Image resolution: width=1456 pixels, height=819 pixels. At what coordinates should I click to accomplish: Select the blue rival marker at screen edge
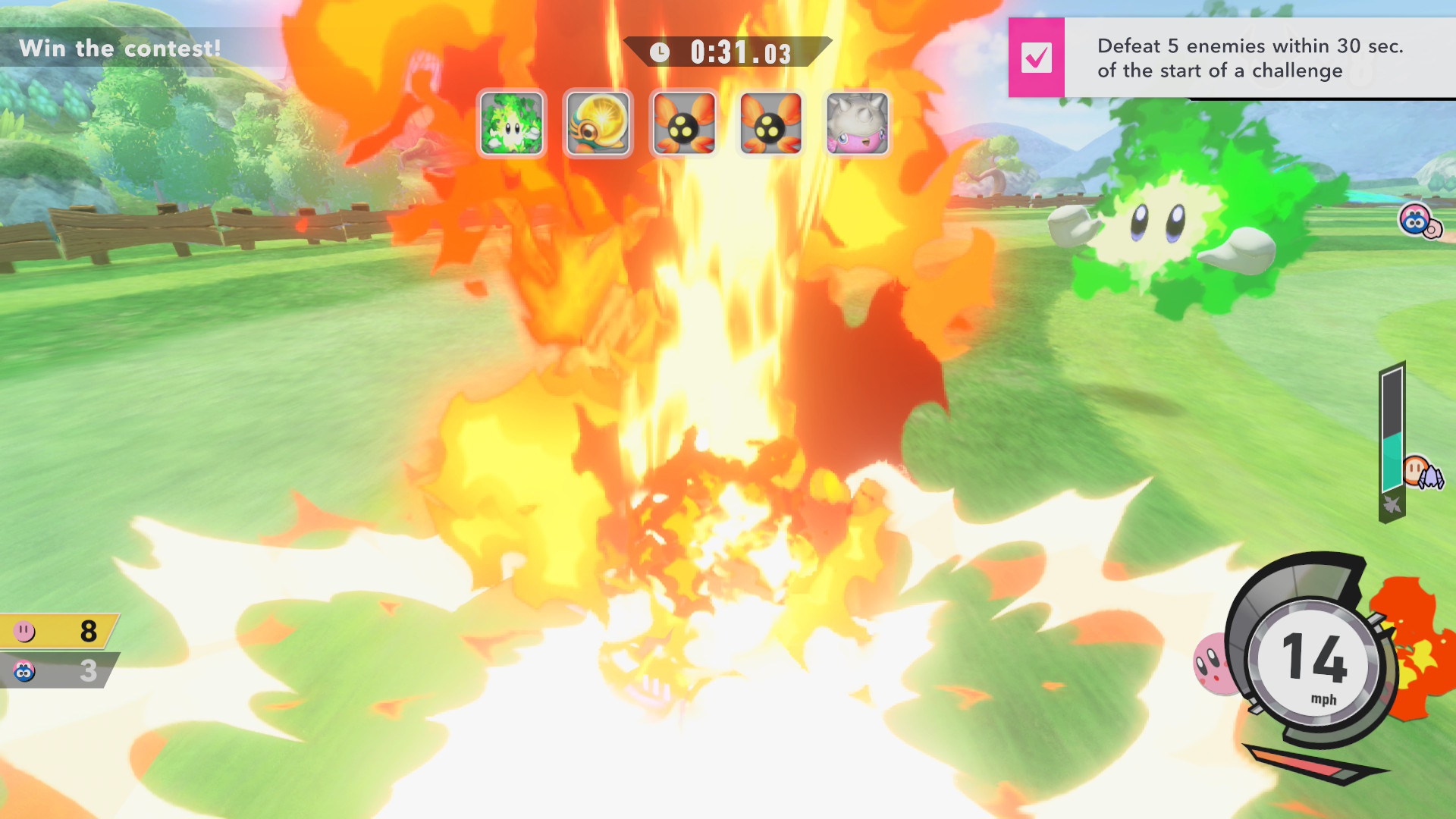click(1418, 221)
